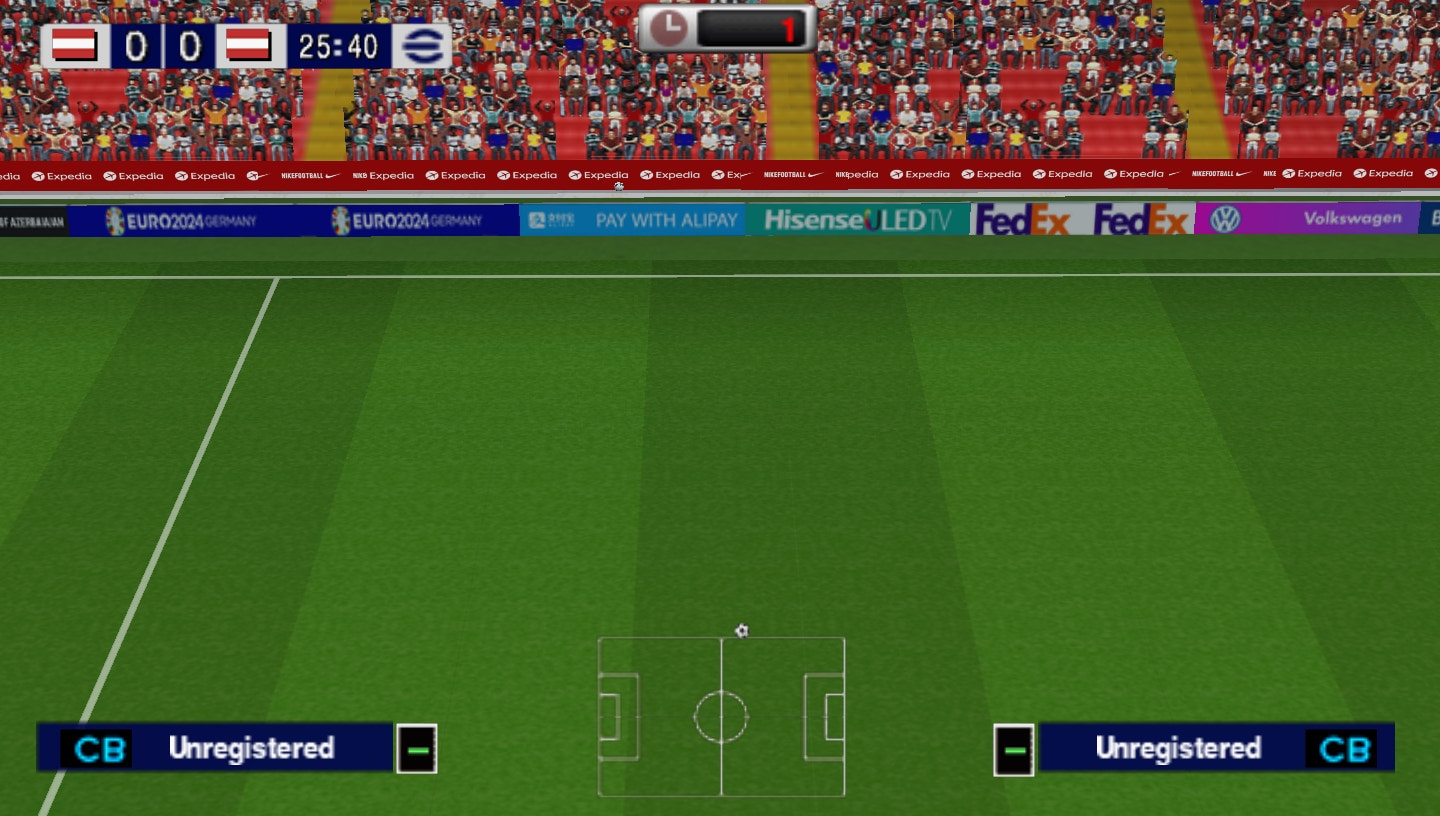Screen dimensions: 1440x816
Task: Click the red added-time counter showing 1
Action: coord(790,29)
